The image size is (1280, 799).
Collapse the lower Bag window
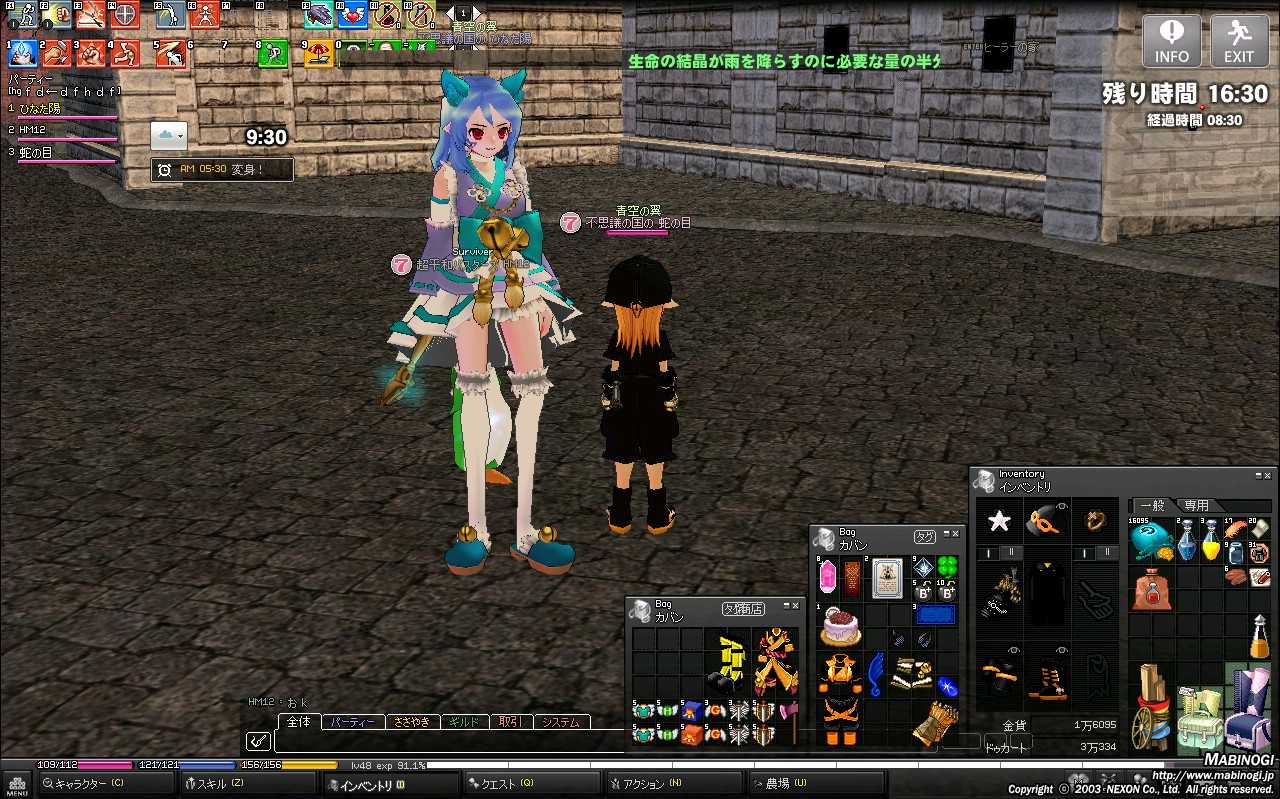(x=787, y=605)
